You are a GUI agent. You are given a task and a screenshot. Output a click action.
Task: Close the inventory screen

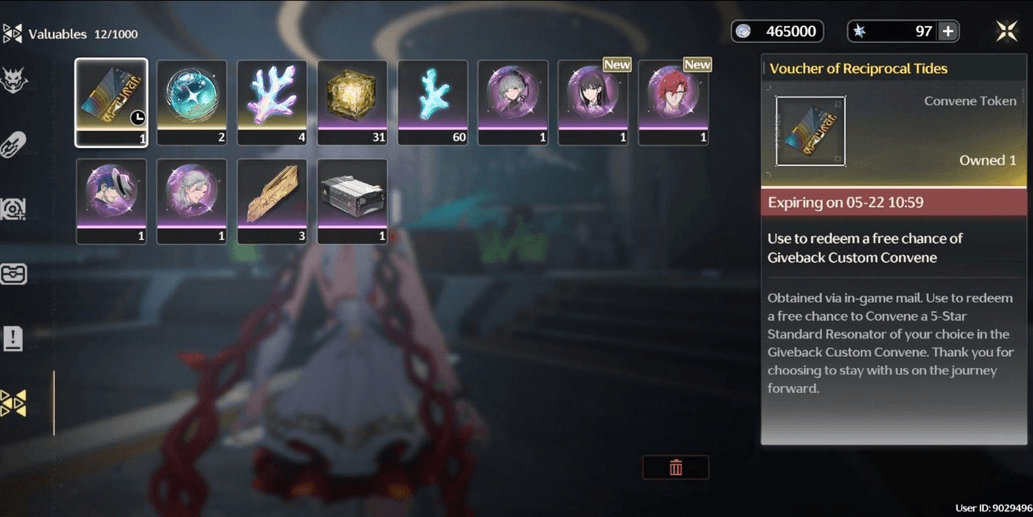[x=1006, y=32]
